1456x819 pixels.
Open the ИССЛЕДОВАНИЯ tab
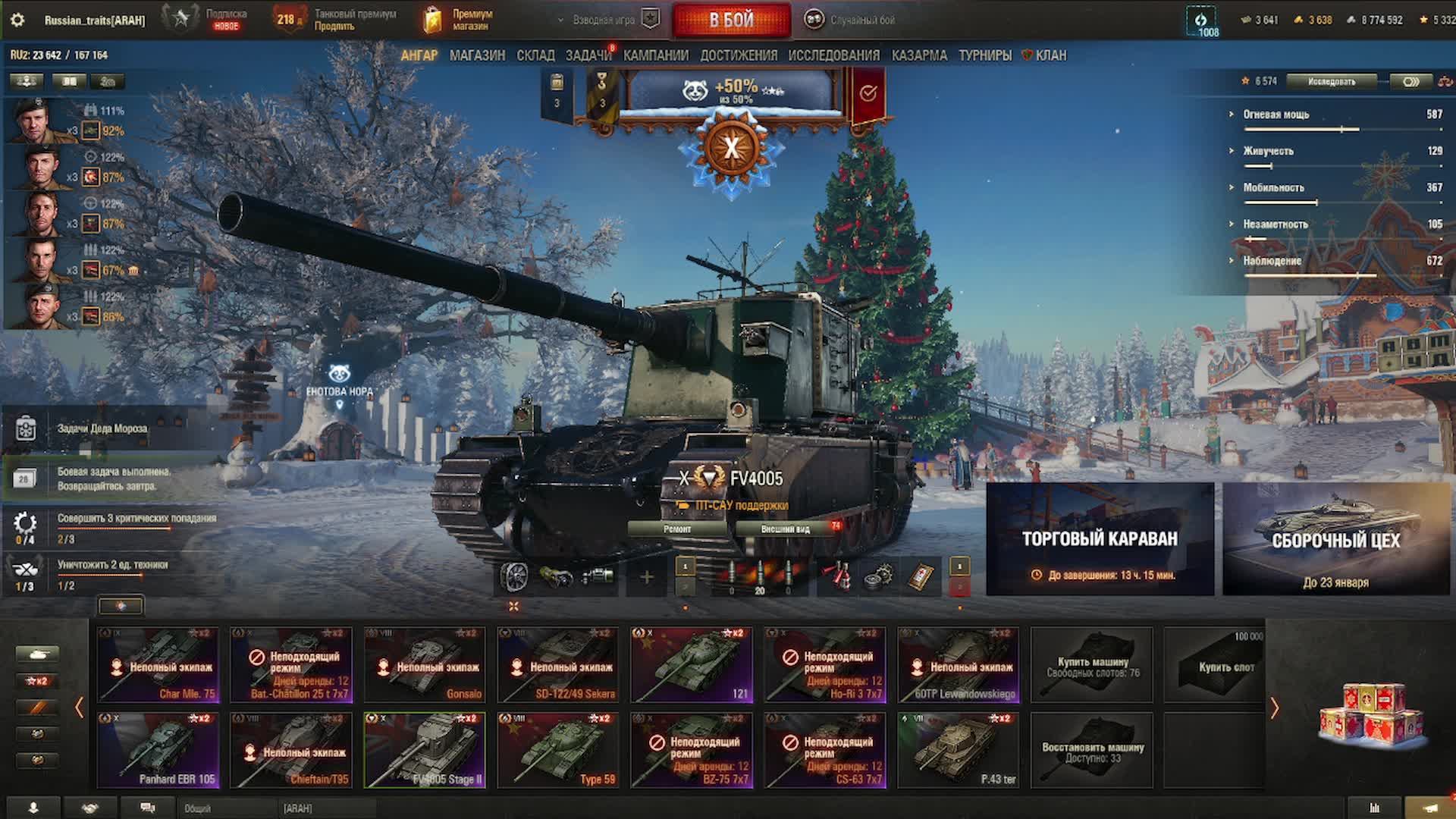(833, 55)
